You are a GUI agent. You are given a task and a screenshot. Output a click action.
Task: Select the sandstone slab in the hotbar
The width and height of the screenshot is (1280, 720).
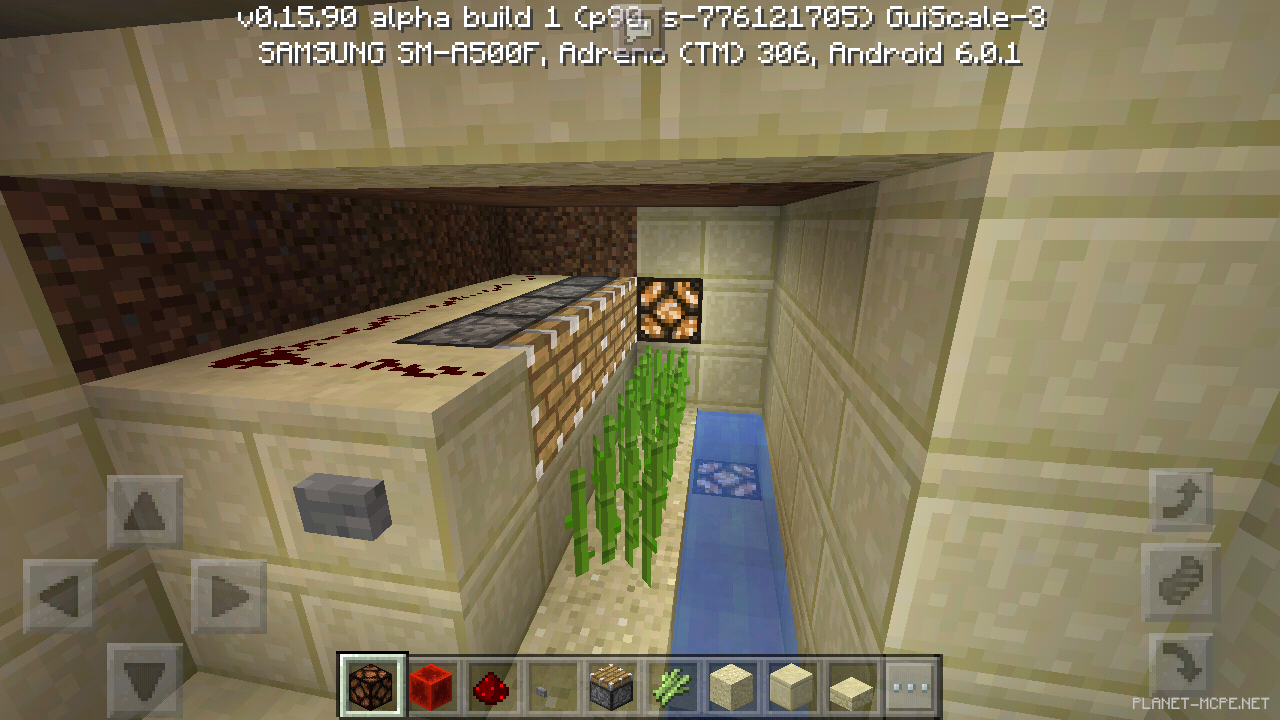click(852, 687)
